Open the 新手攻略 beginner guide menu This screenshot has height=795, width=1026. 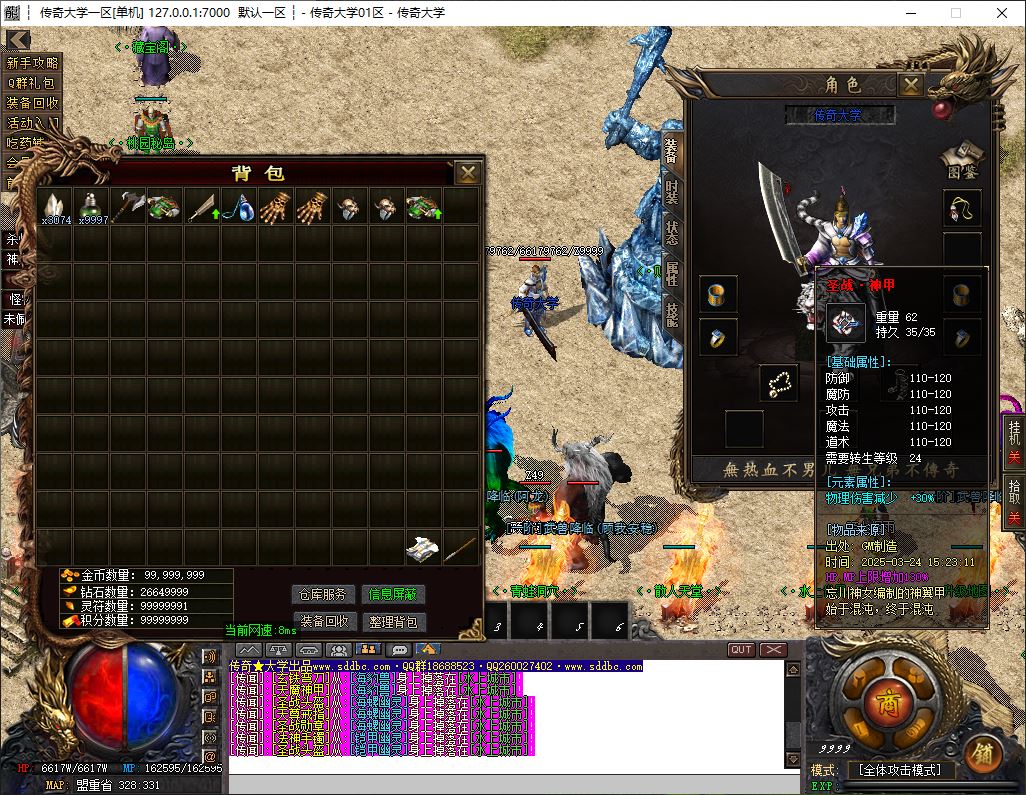[33, 62]
